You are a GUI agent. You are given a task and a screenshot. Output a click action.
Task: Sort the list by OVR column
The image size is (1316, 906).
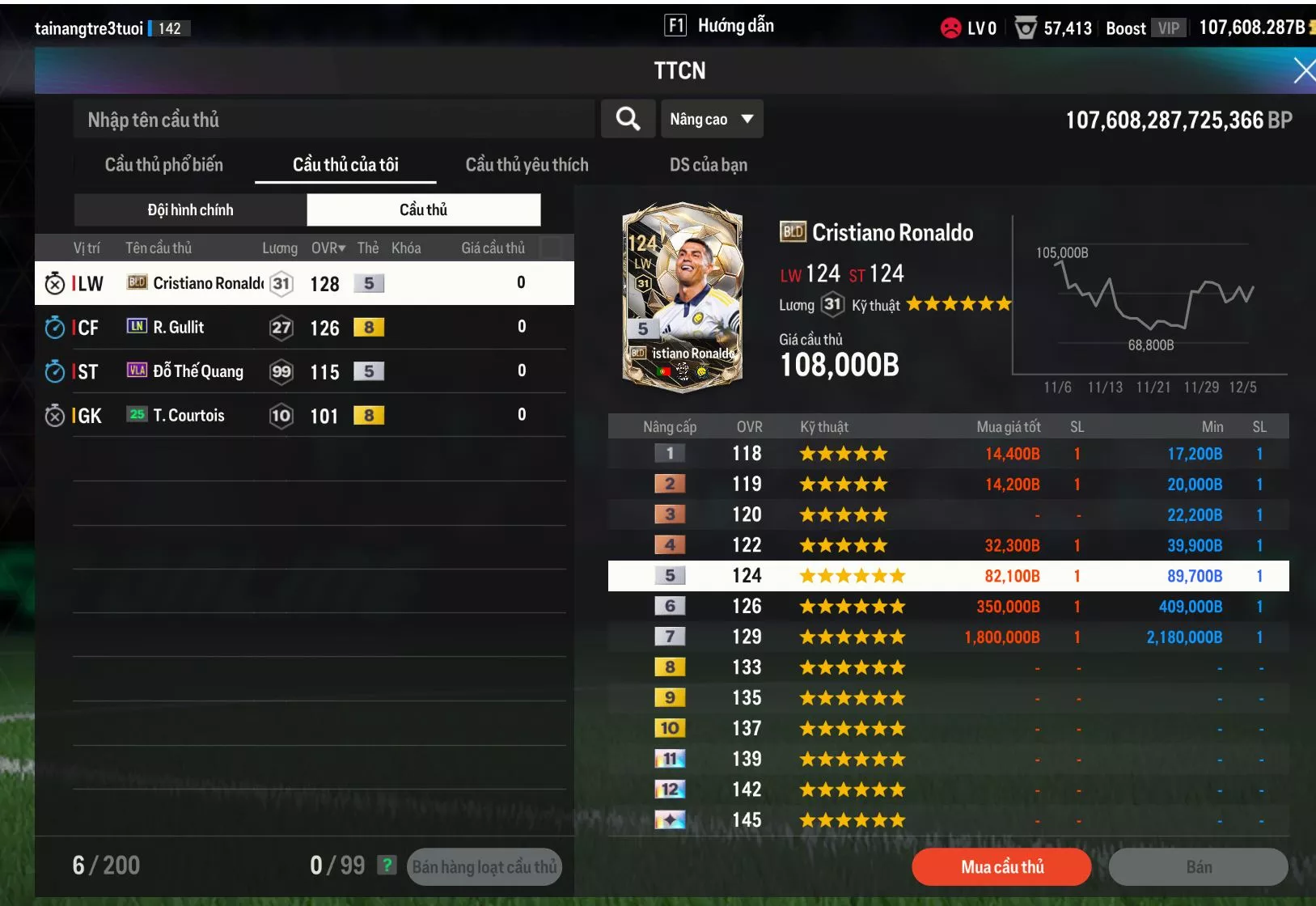point(328,248)
